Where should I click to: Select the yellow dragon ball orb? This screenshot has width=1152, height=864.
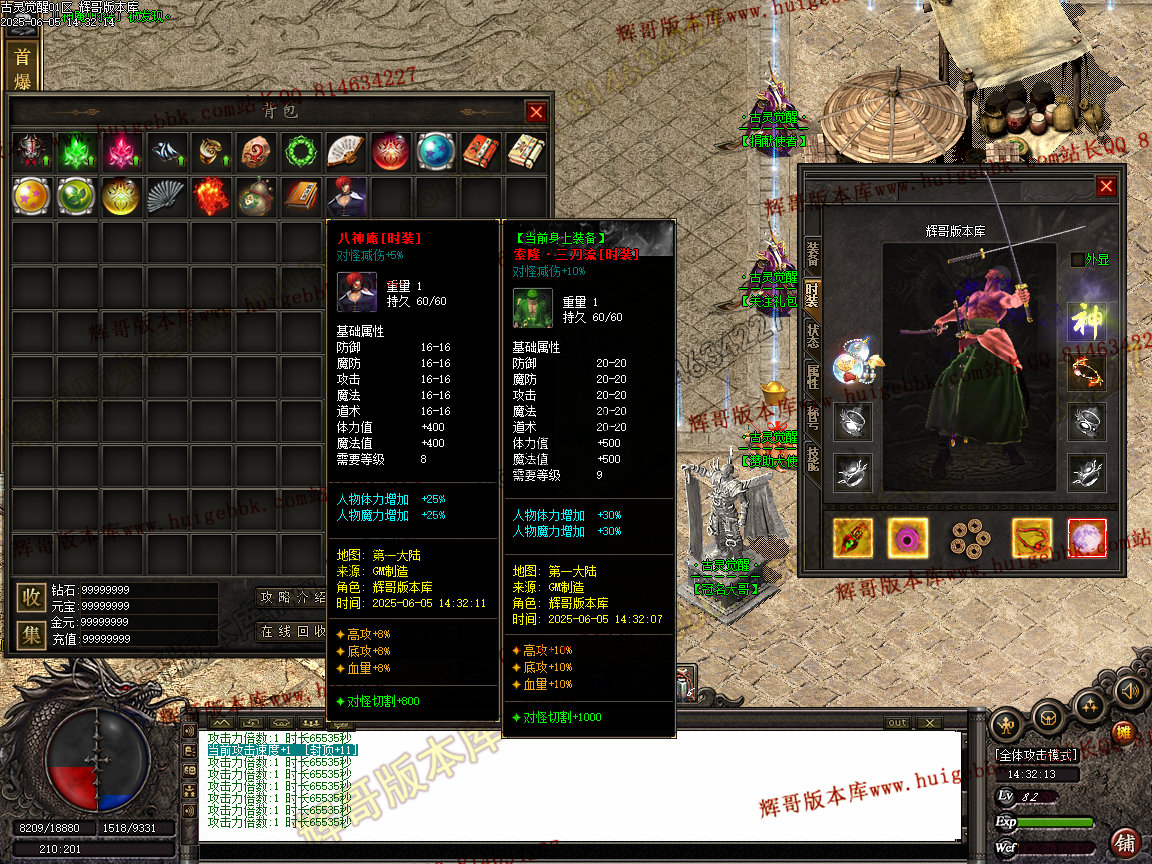pyautogui.click(x=31, y=196)
